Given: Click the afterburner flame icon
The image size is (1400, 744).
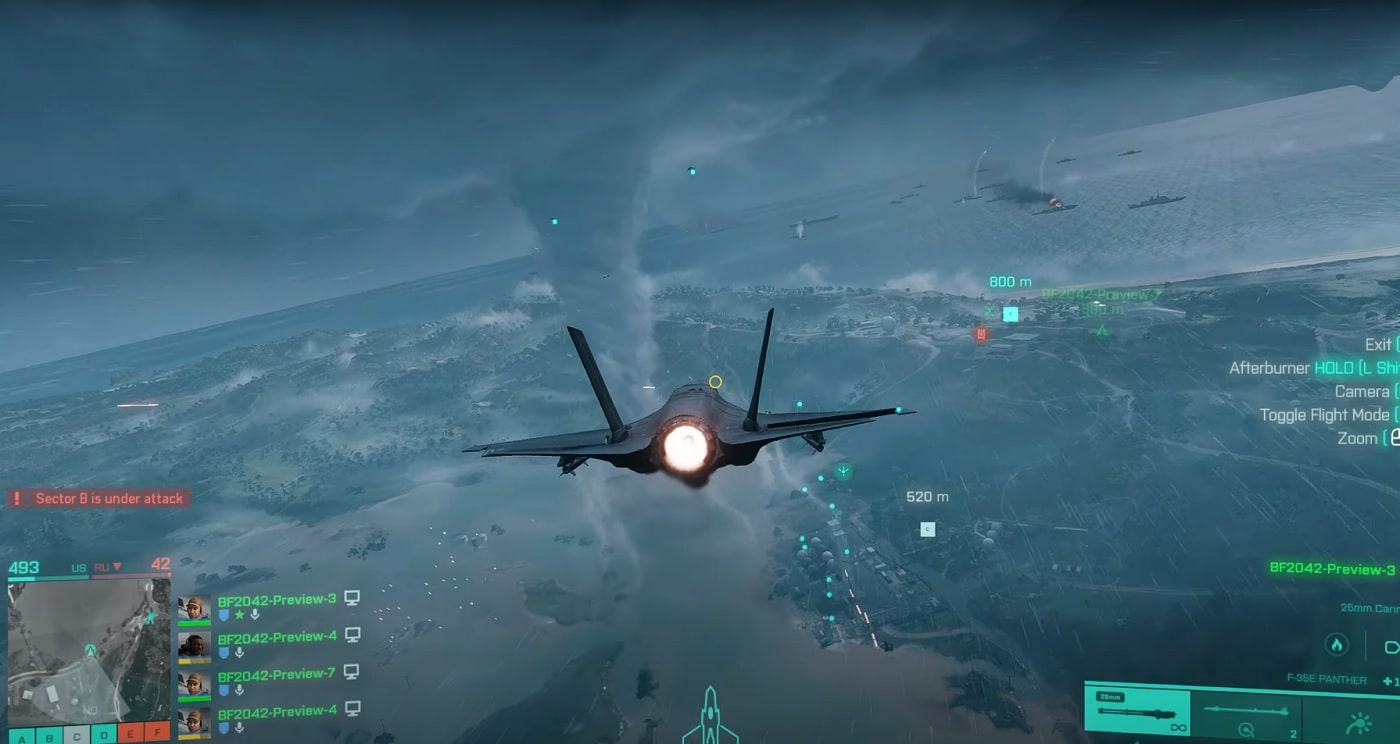Looking at the screenshot, I should click(x=1335, y=645).
